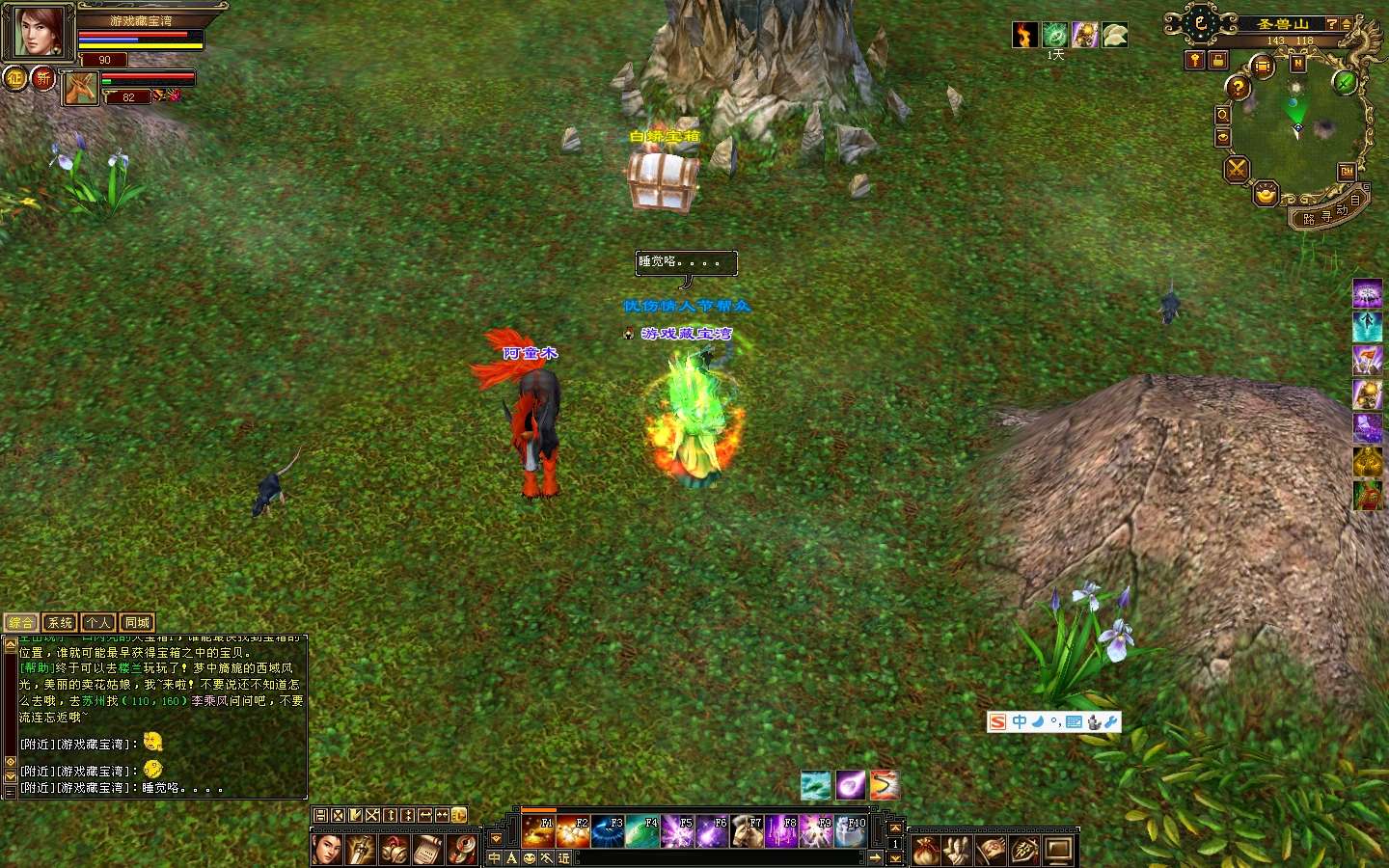Open the 同城 chat tab
The image size is (1389, 868).
(x=136, y=623)
